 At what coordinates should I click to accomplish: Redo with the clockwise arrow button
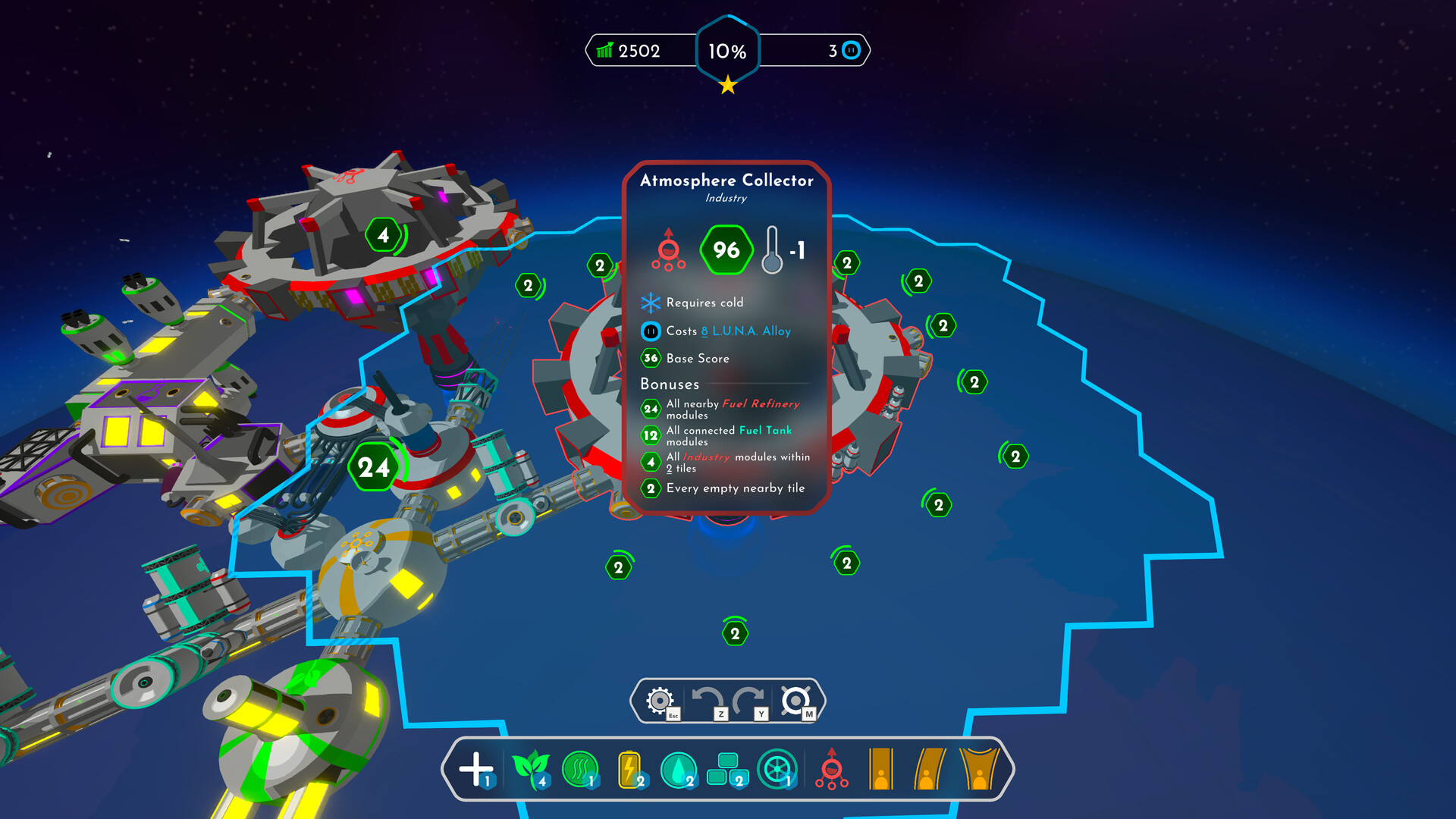pyautogui.click(x=748, y=700)
